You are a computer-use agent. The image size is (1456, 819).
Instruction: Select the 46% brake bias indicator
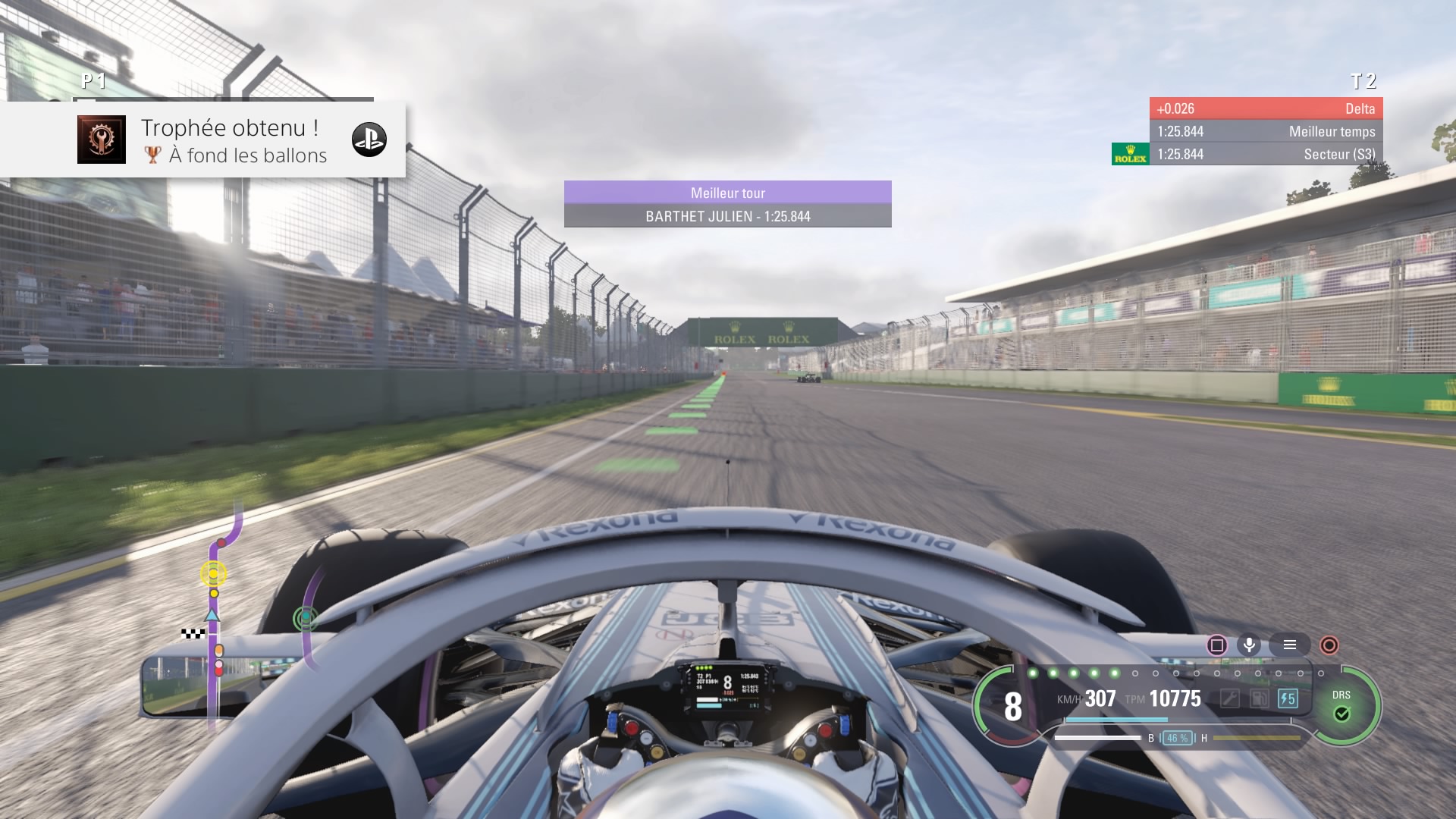[x=1177, y=738]
